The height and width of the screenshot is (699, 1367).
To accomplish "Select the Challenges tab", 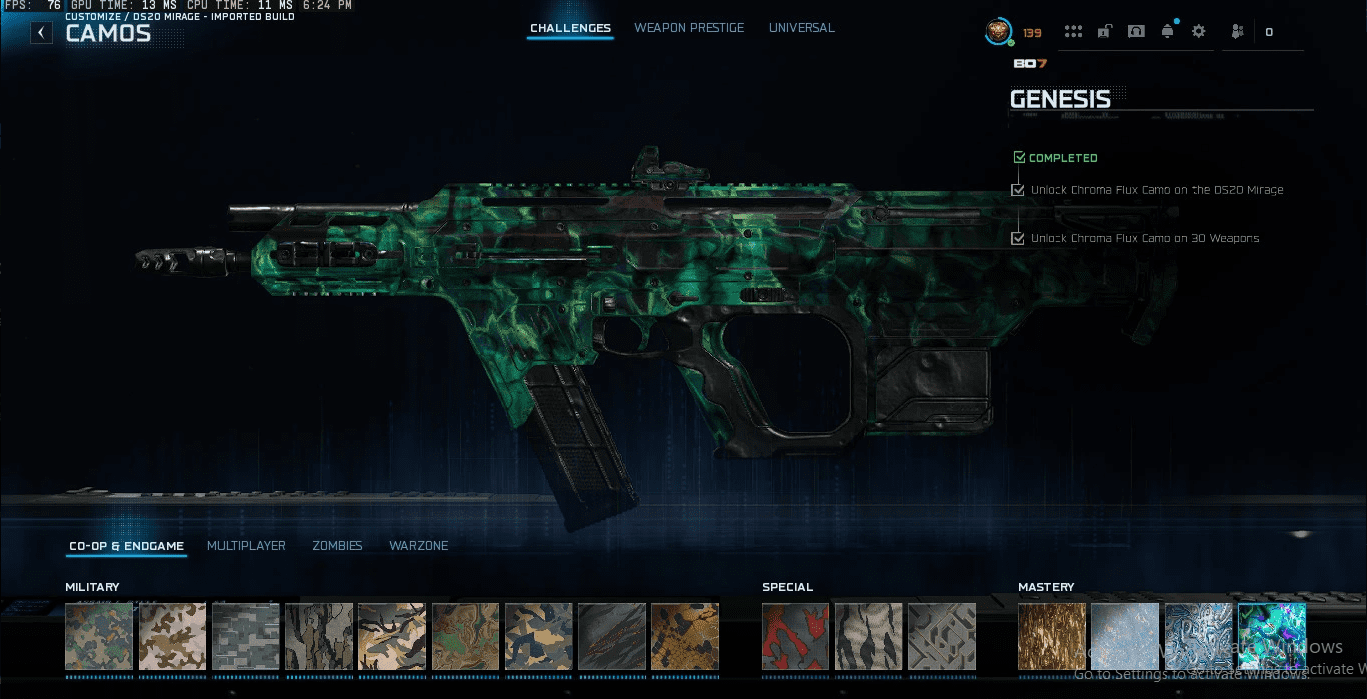I will (x=570, y=28).
